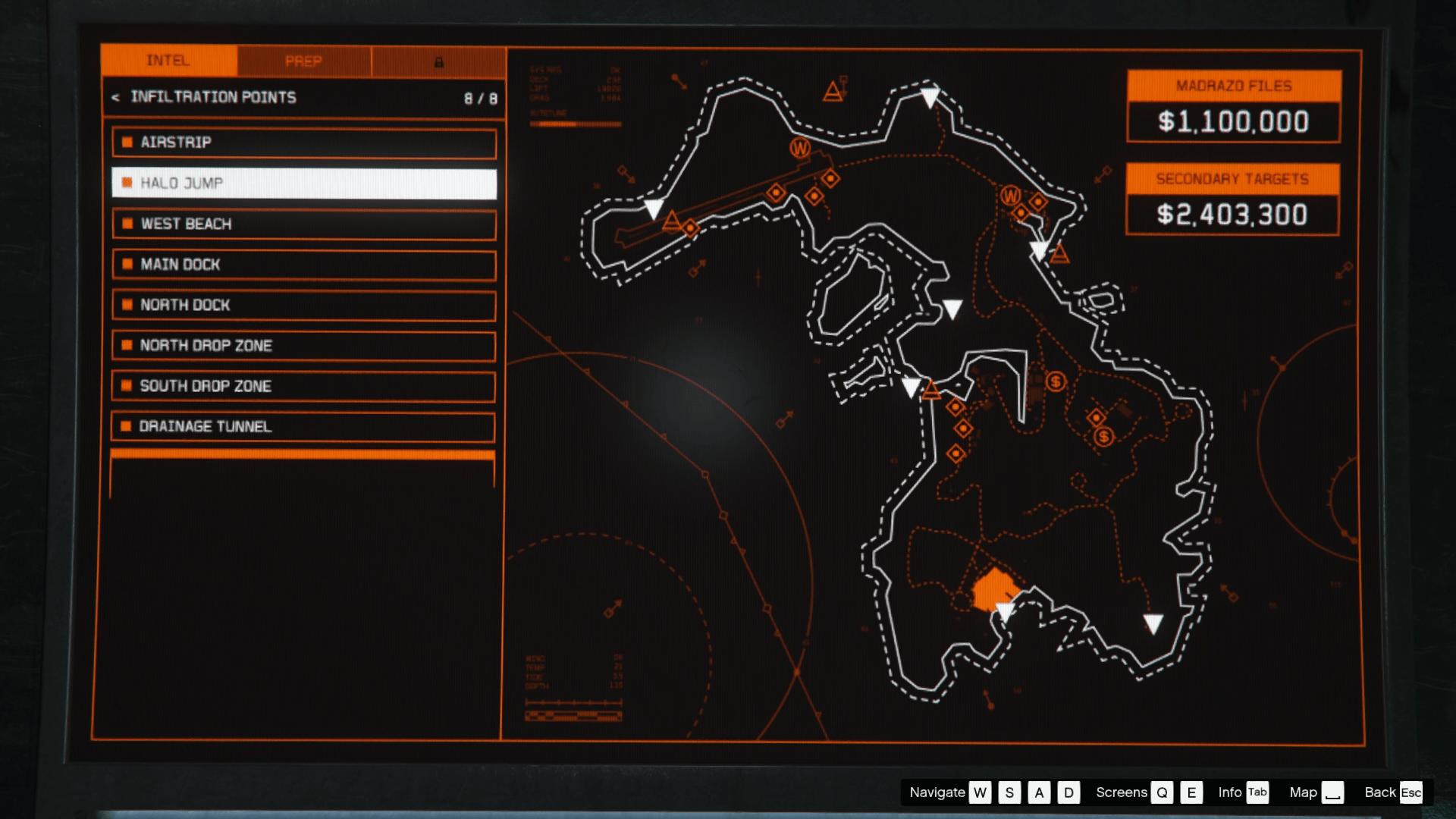Collapse Infiltration Points with the back chevron
This screenshot has width=1456, height=819.
[115, 97]
